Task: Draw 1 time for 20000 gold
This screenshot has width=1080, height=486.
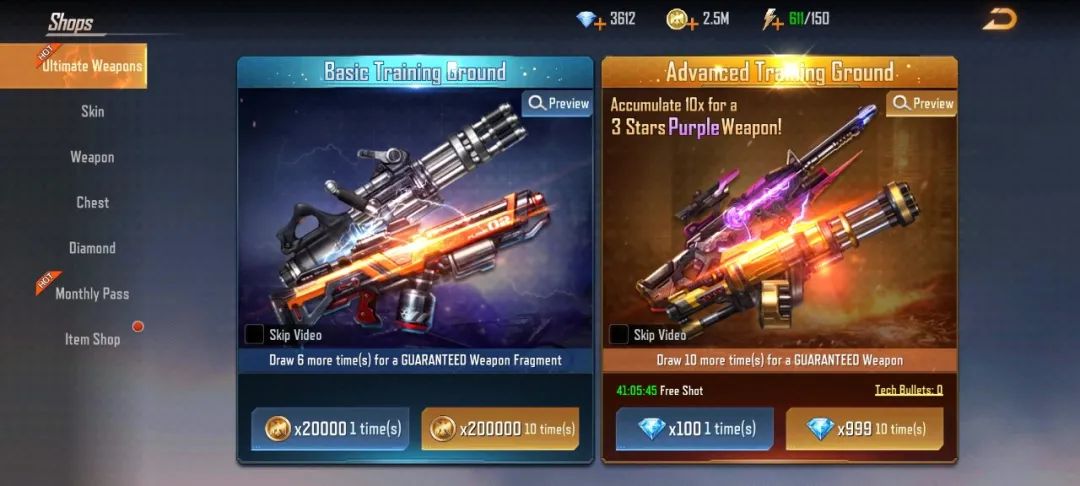Action: click(330, 429)
